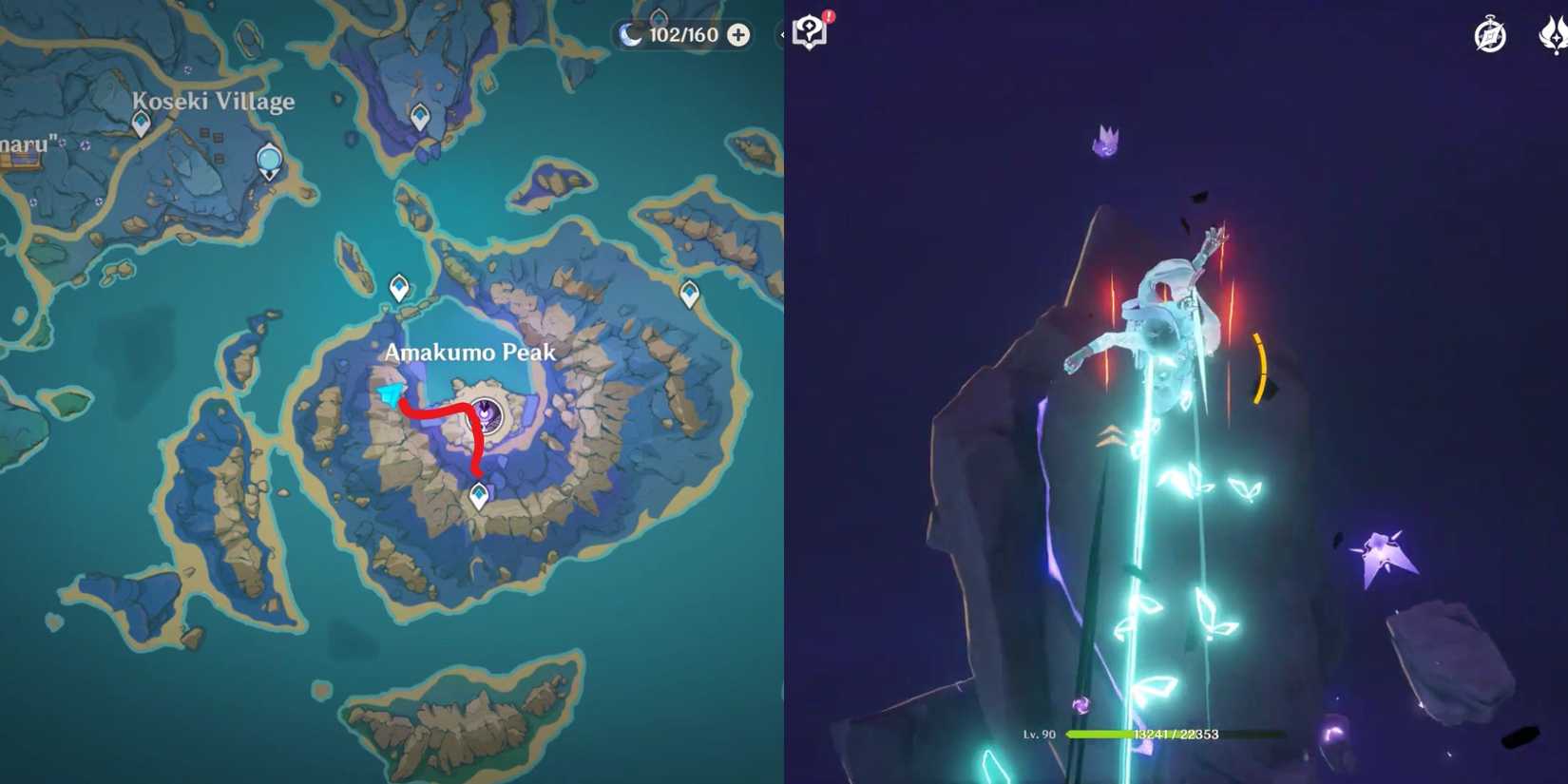Click the teleport waypoint below Amakumo Peak
Screen dimensions: 1568x784
coord(478,494)
